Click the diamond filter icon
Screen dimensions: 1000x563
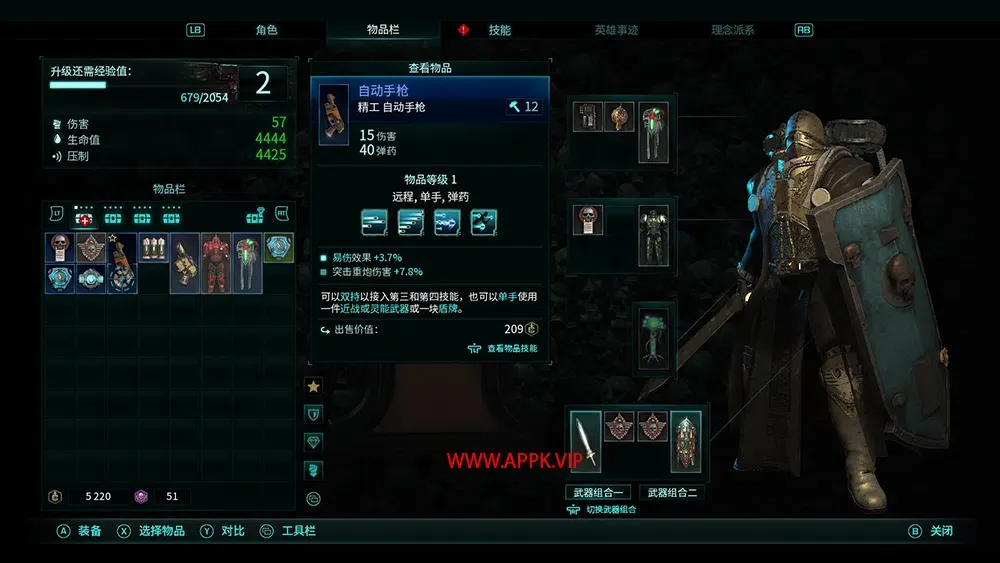313,441
